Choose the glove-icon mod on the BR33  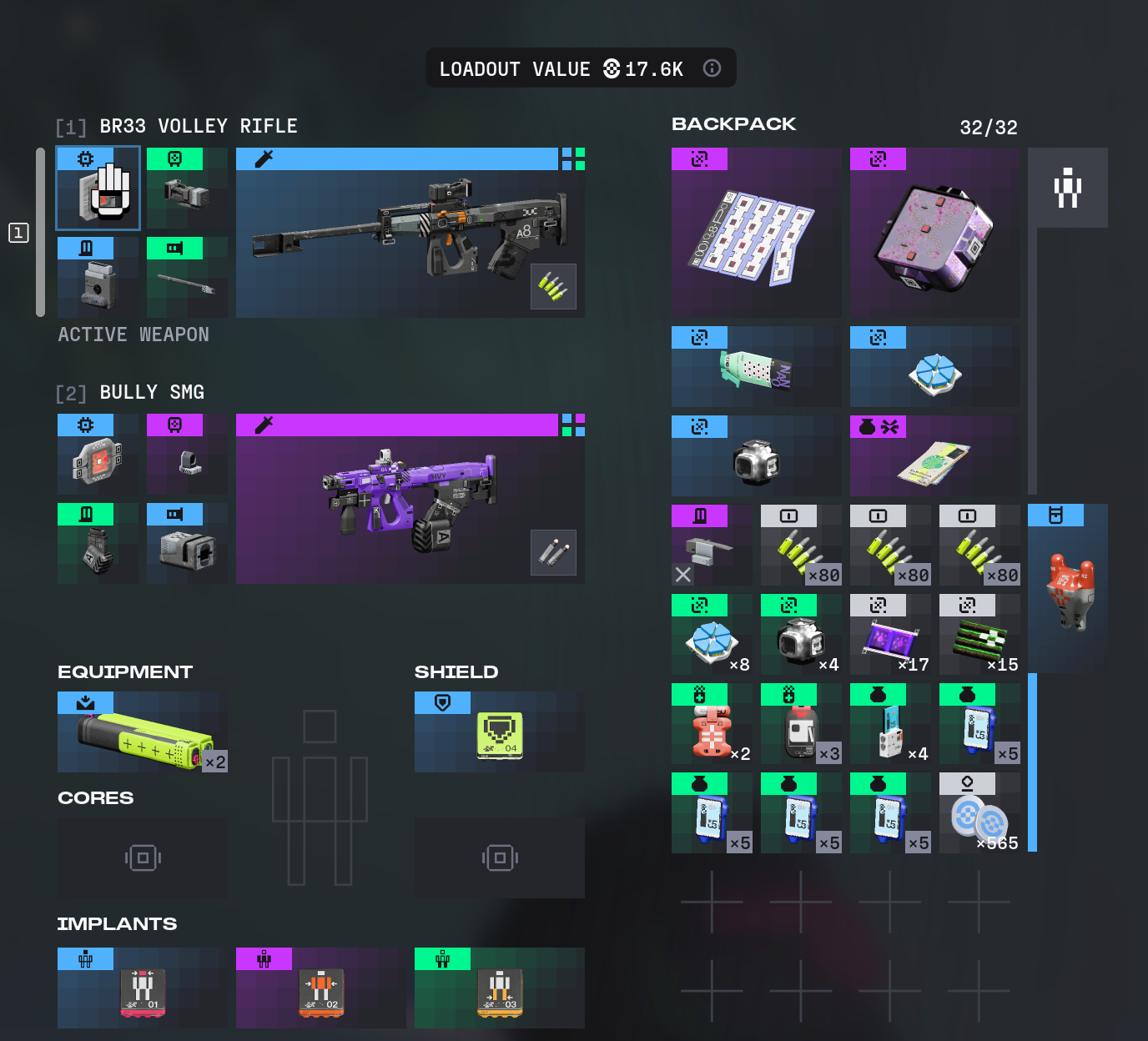tap(98, 189)
